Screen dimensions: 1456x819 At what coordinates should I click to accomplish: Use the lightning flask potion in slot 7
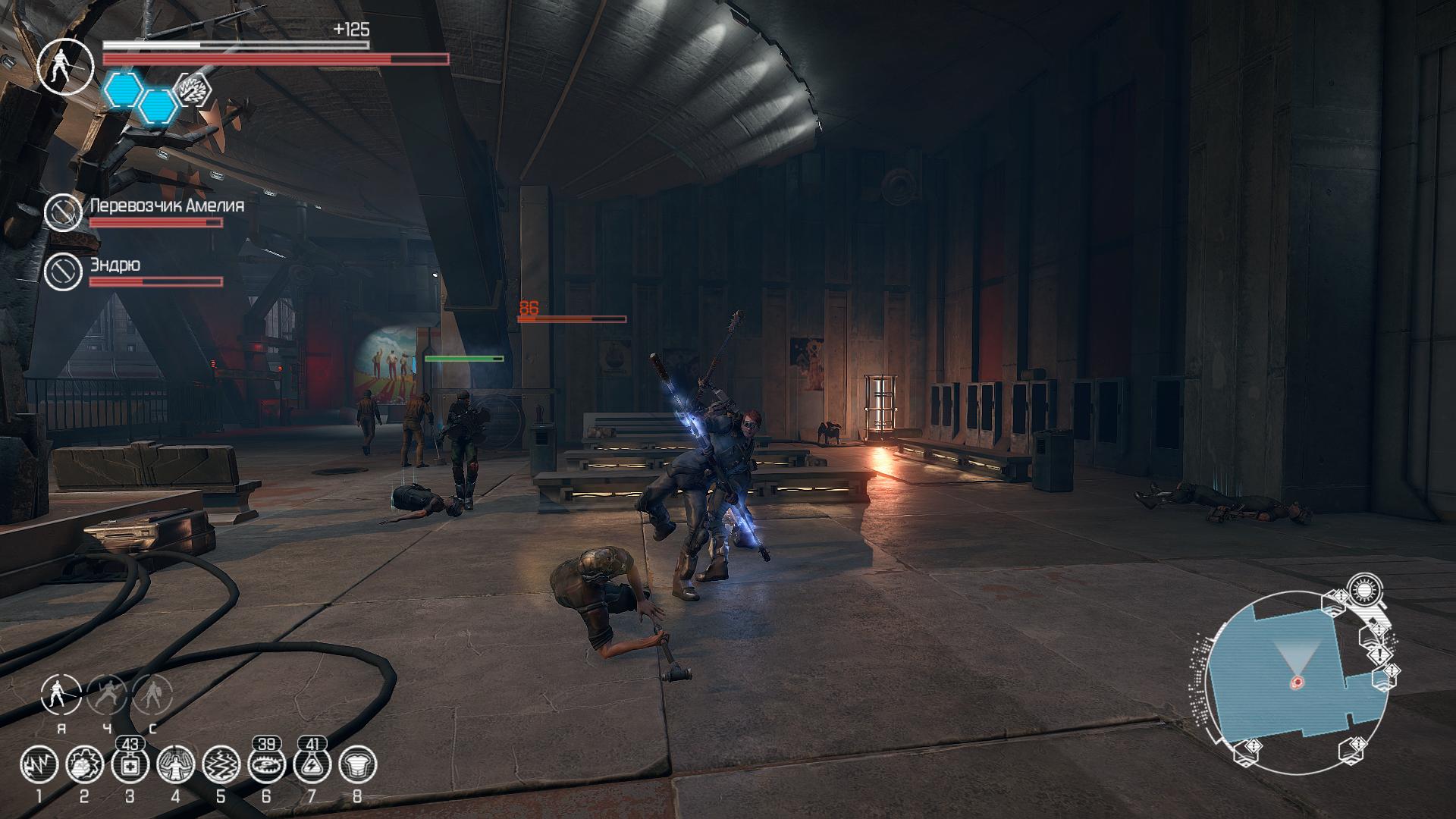pos(312,766)
